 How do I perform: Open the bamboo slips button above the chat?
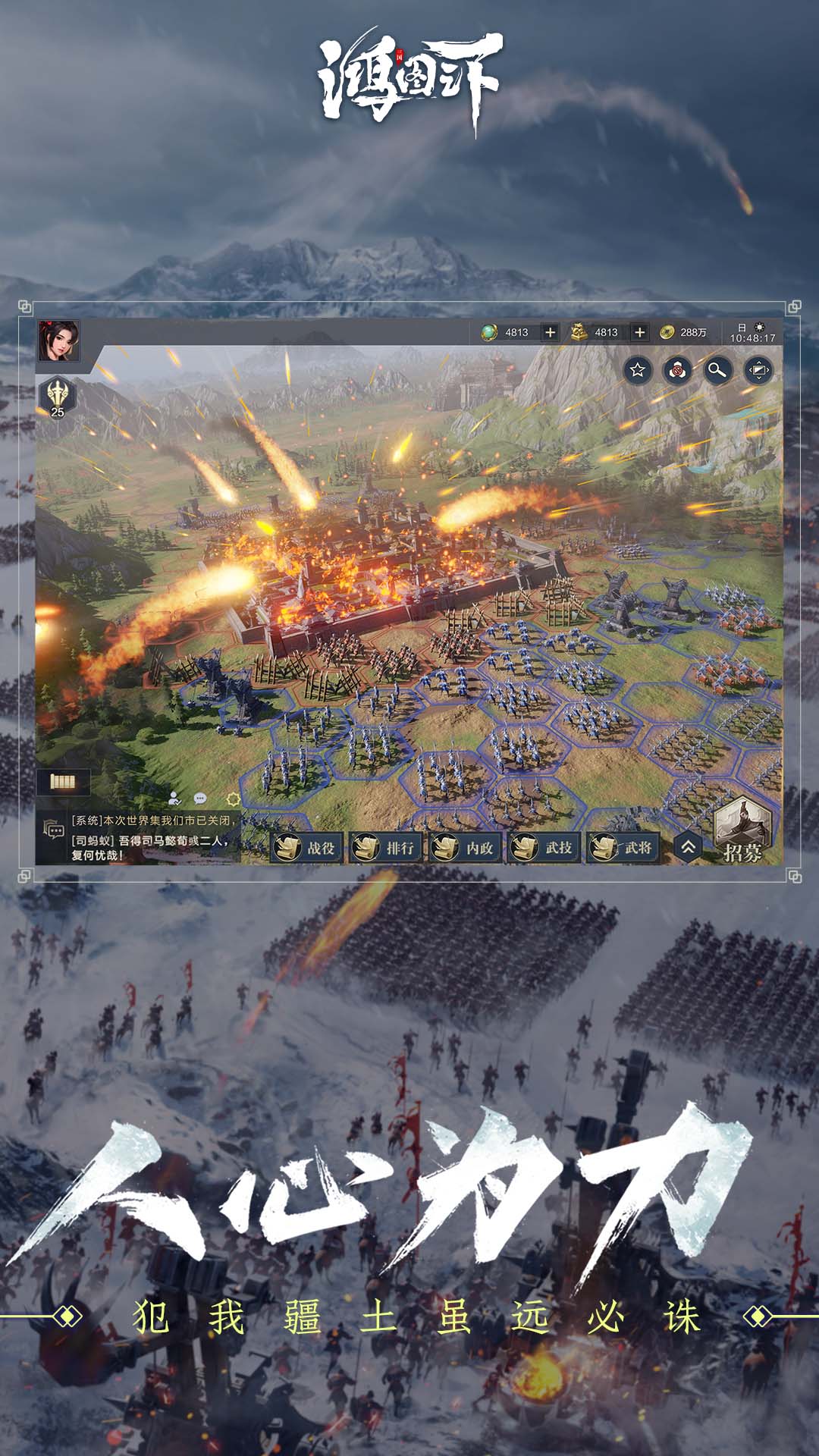click(63, 781)
